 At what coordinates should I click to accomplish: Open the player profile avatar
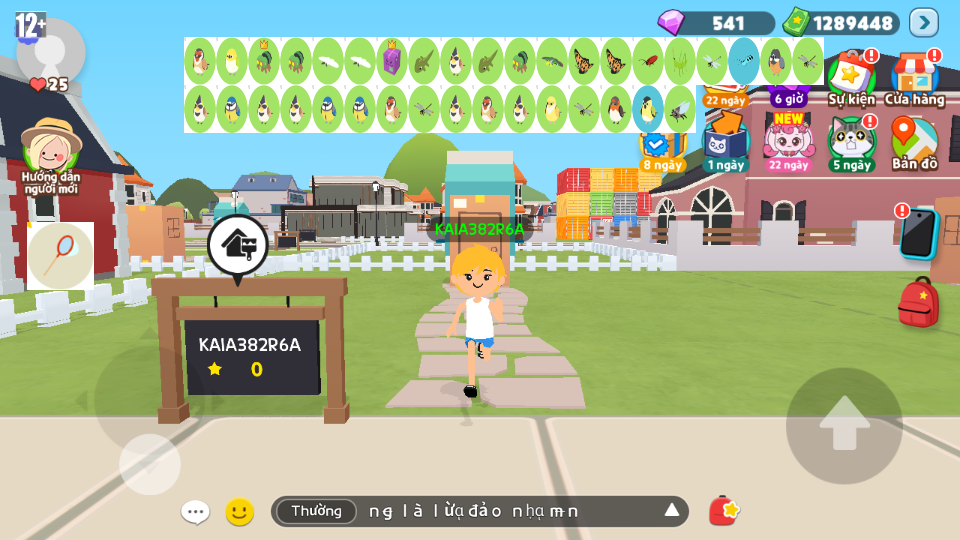coord(50,50)
